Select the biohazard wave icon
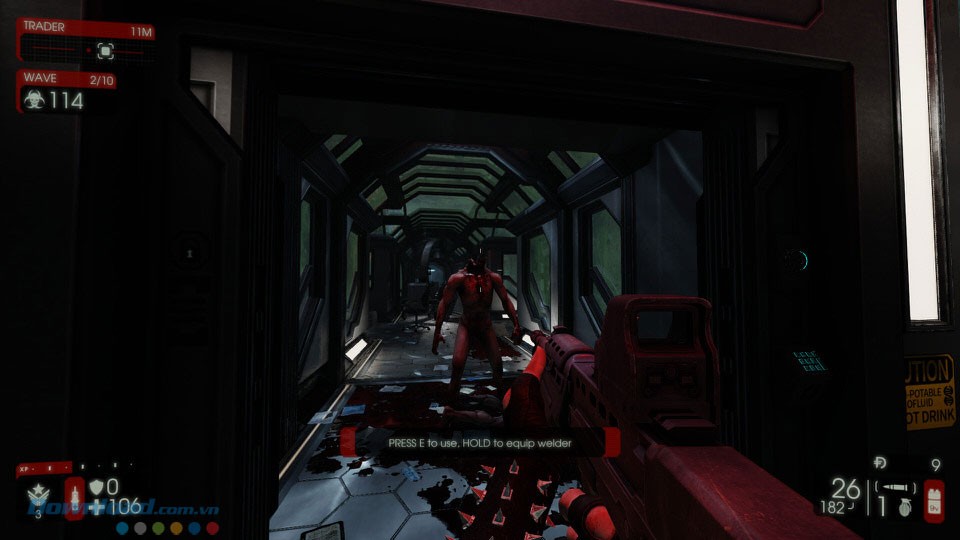Viewport: 960px width, 540px height. click(x=34, y=100)
